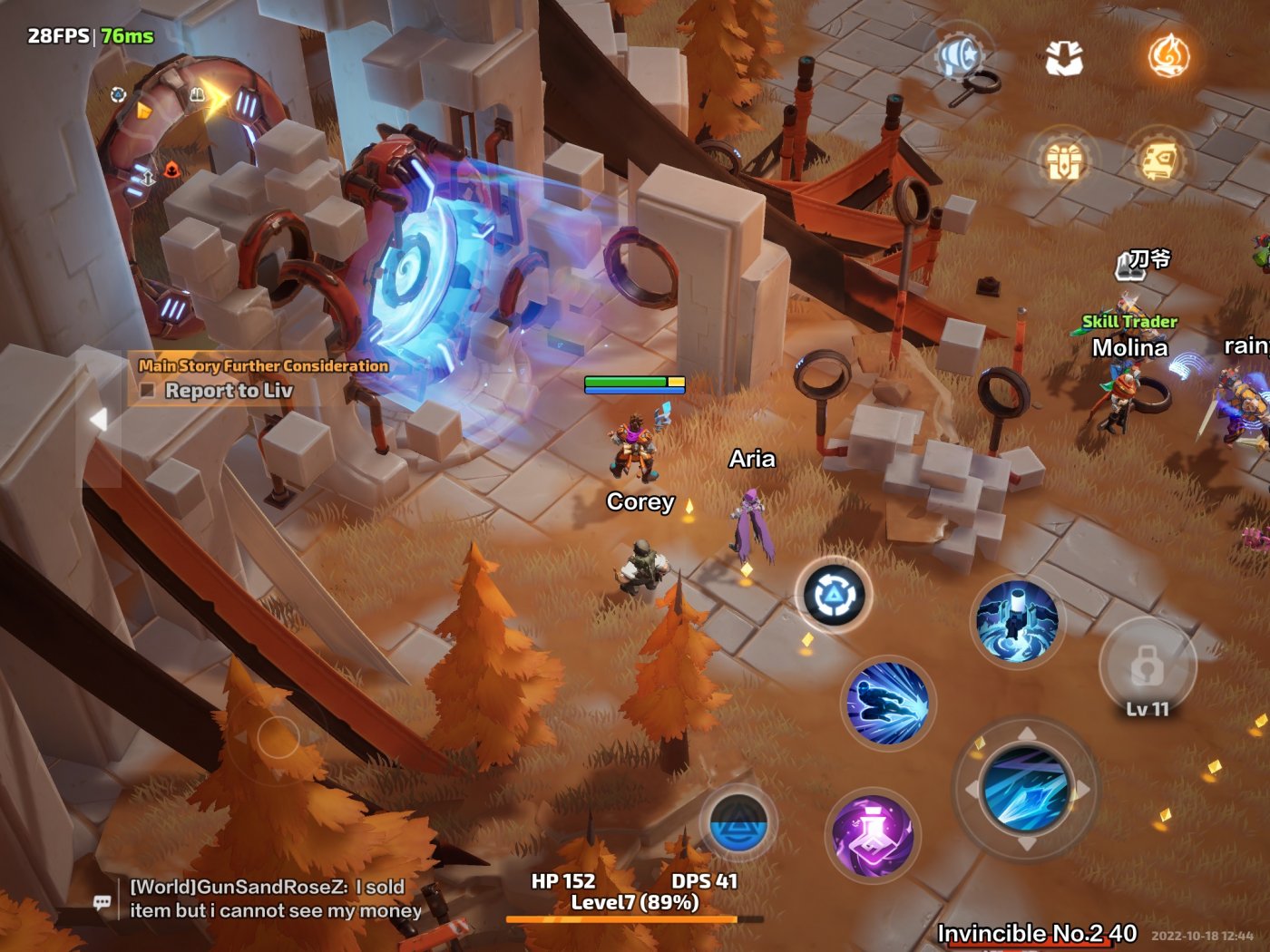
Task: Click the Level7 experience progress bar
Action: coord(635,918)
